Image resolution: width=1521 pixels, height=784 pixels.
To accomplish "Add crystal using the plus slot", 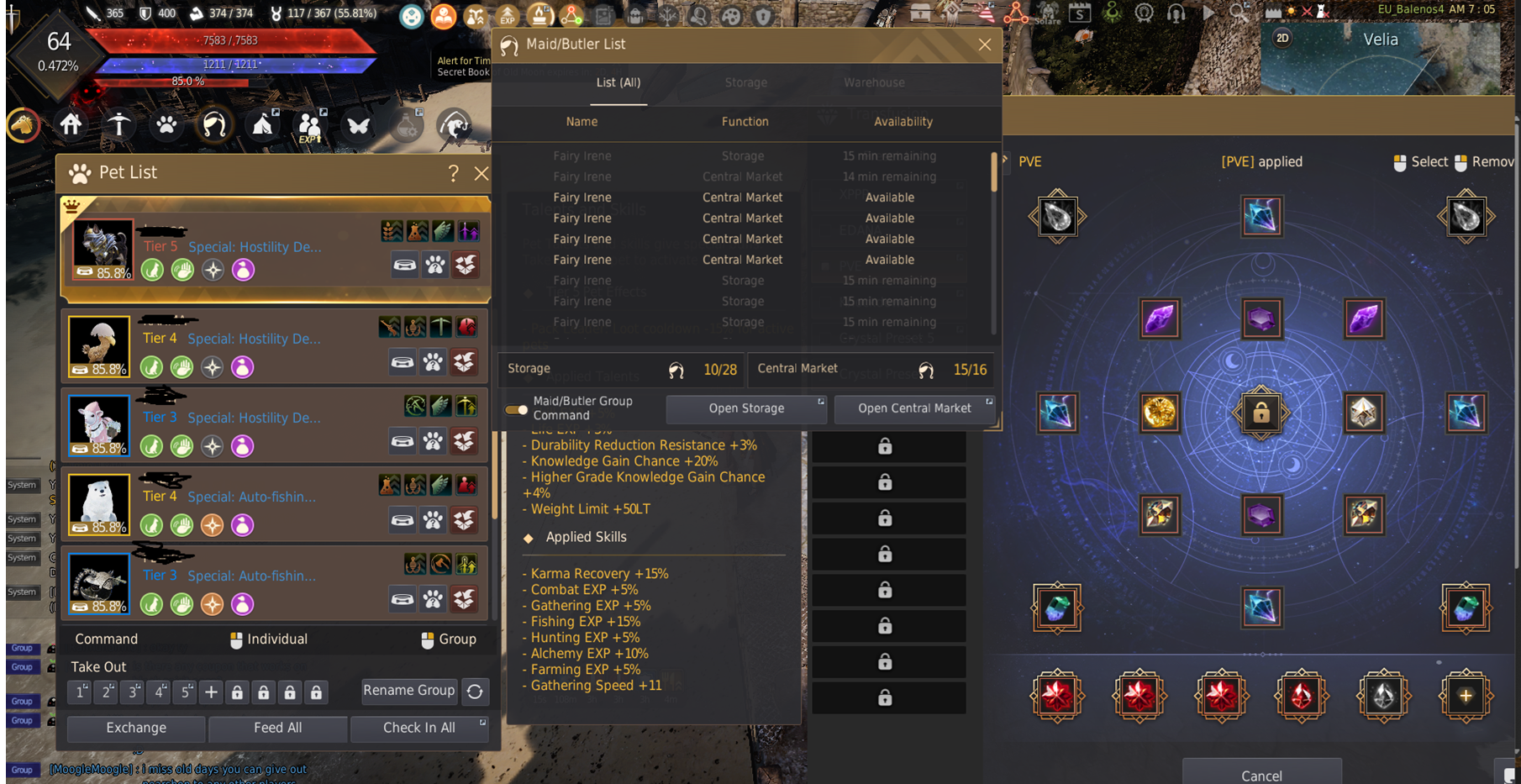I will (x=1465, y=696).
